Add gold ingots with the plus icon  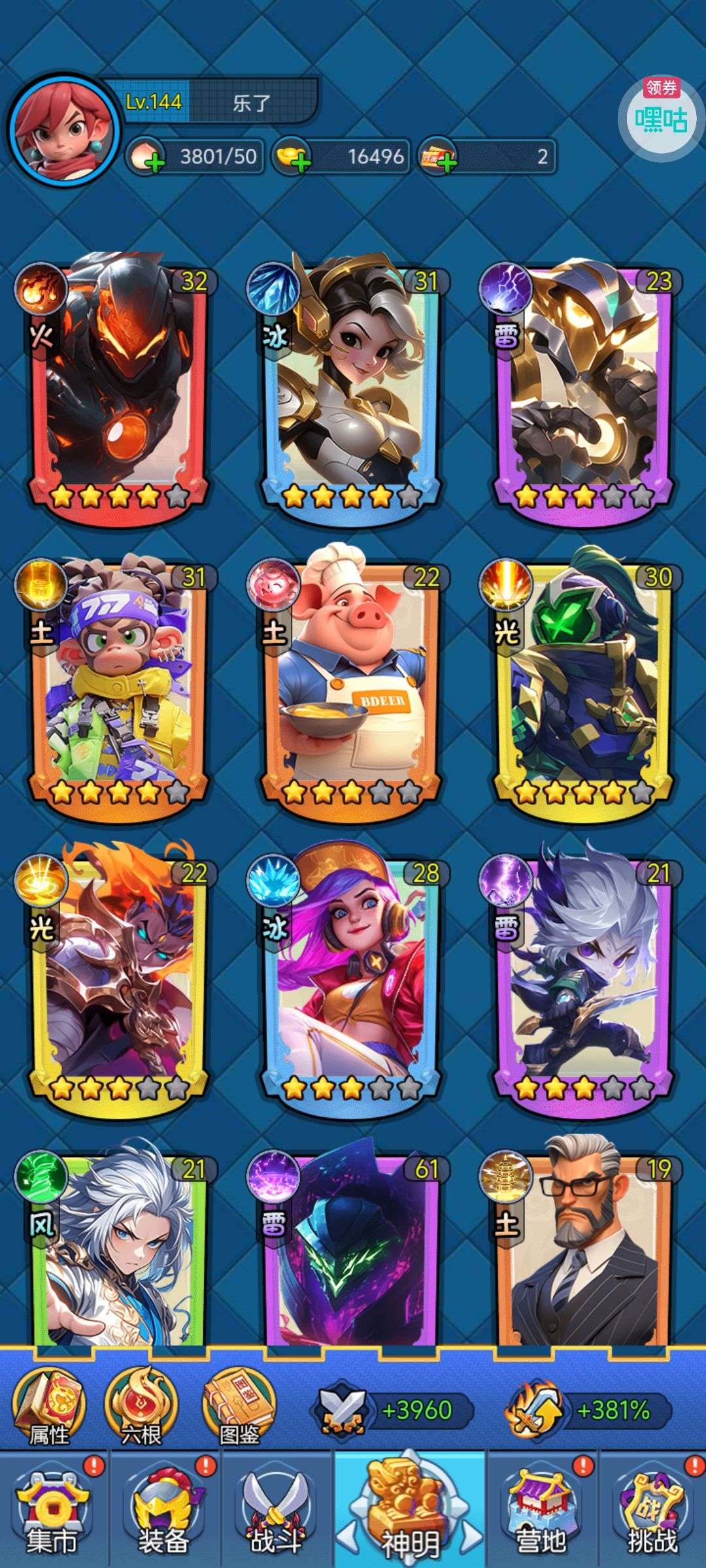(299, 161)
